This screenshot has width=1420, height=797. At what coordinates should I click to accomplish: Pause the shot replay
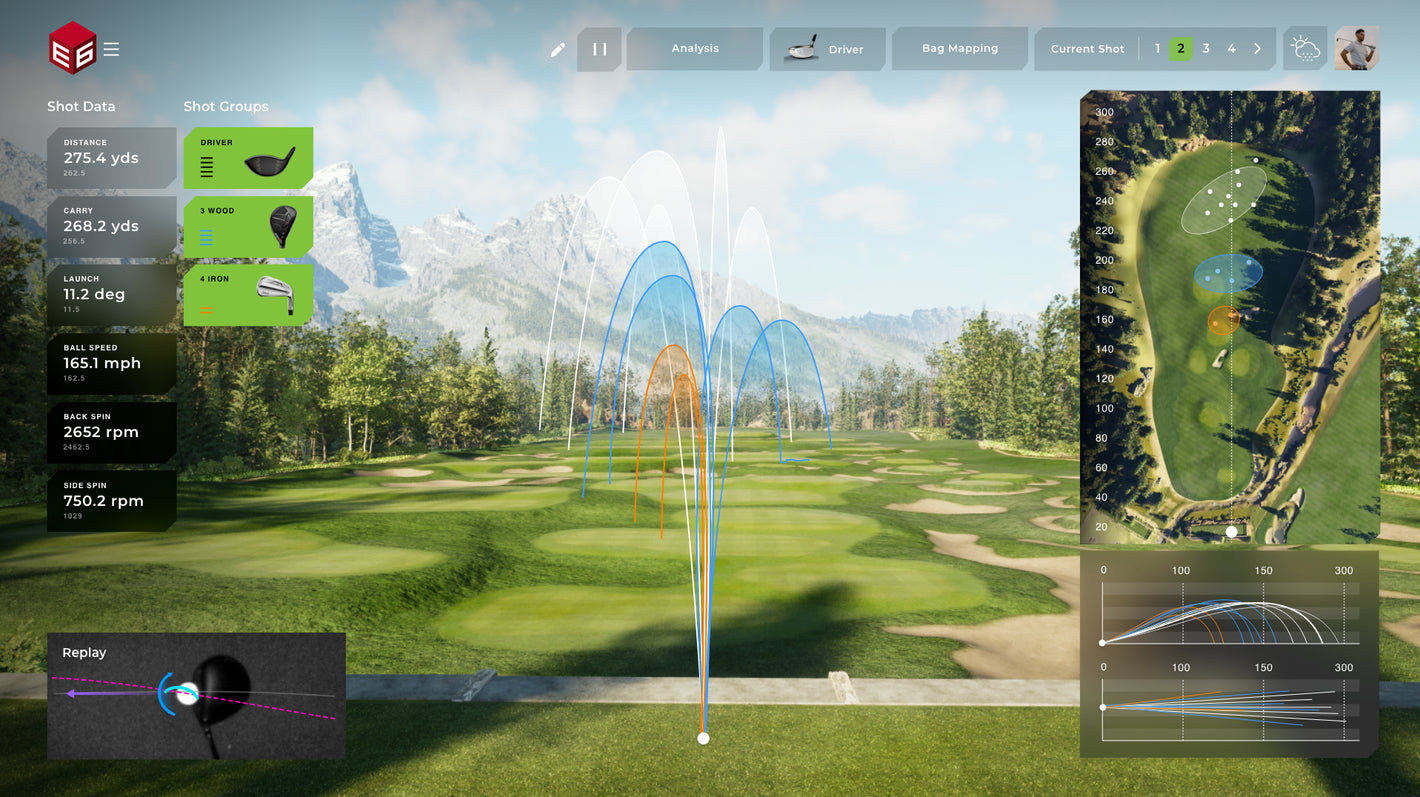coord(599,49)
